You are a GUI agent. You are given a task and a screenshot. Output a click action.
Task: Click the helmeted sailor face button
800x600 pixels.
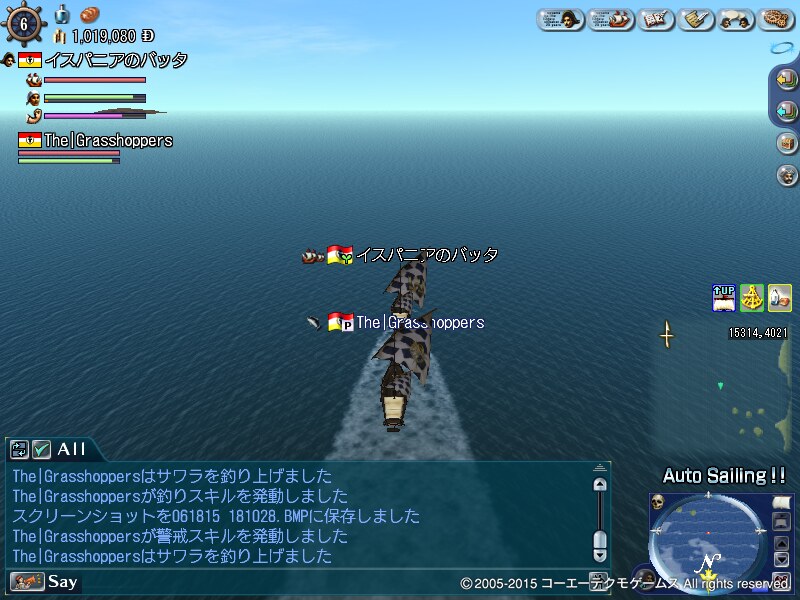tap(786, 174)
